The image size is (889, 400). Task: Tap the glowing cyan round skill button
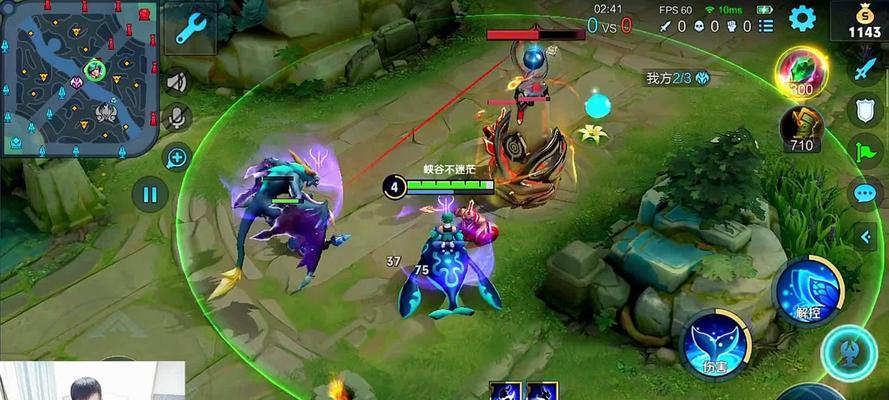coord(850,353)
